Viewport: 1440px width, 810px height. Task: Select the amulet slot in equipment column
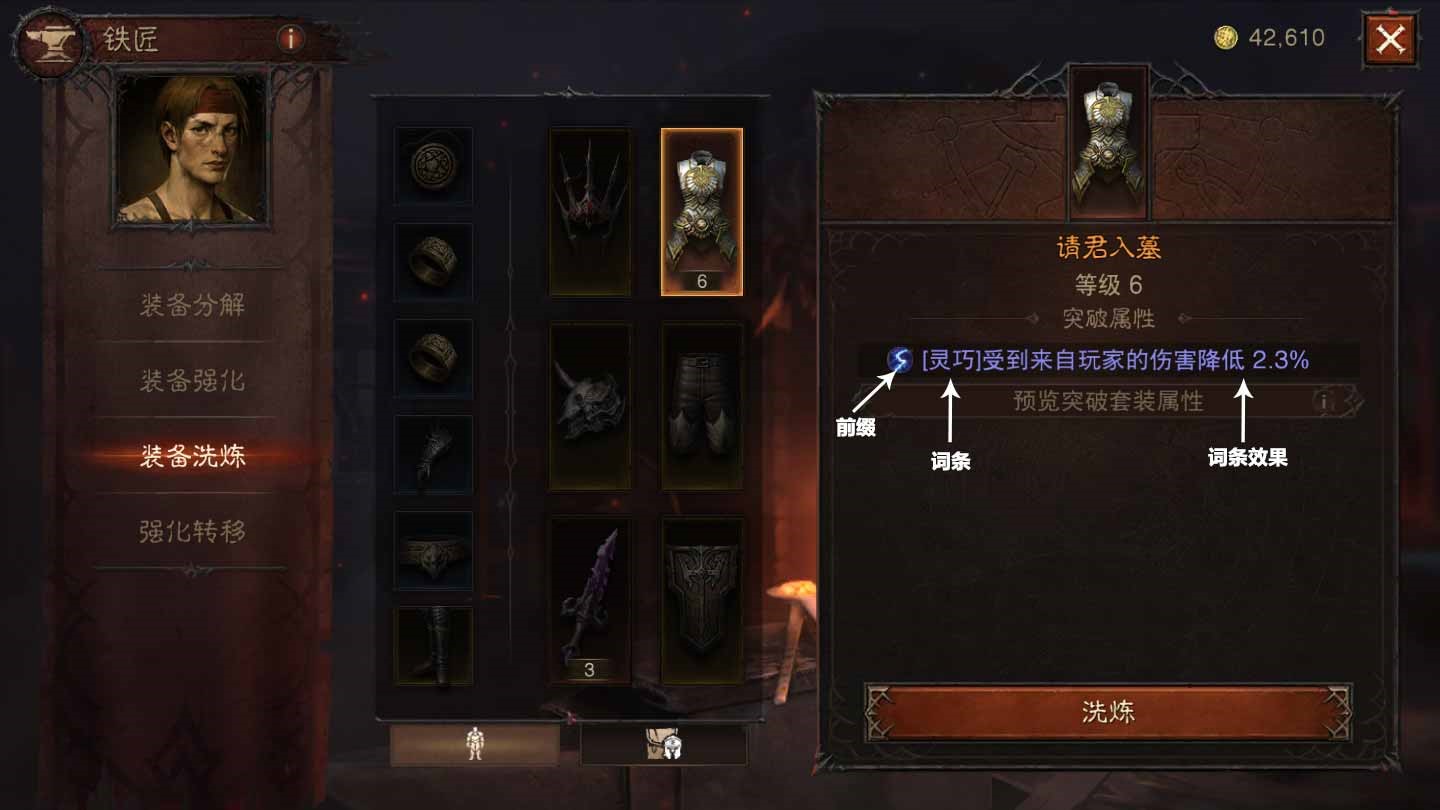point(434,165)
